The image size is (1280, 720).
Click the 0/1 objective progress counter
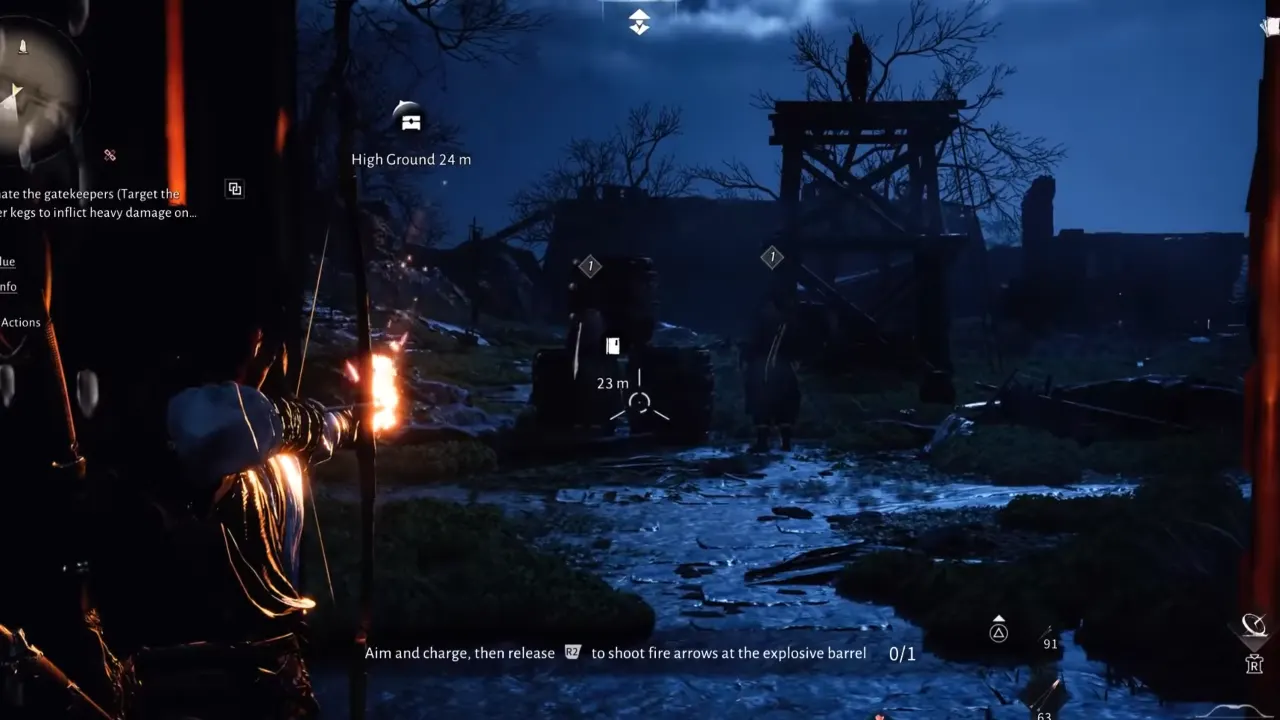[898, 652]
